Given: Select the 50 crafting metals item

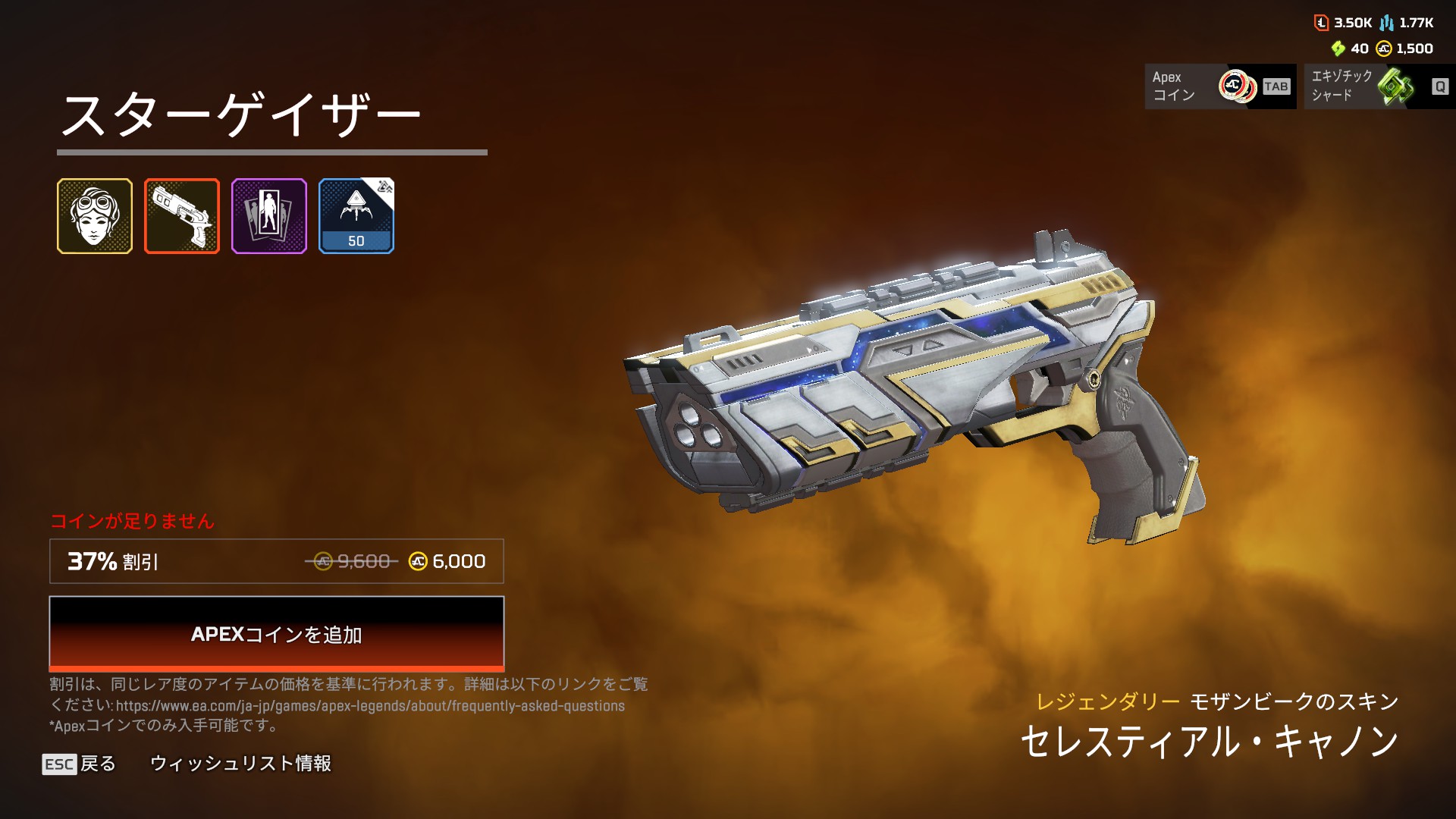Looking at the screenshot, I should (x=356, y=216).
